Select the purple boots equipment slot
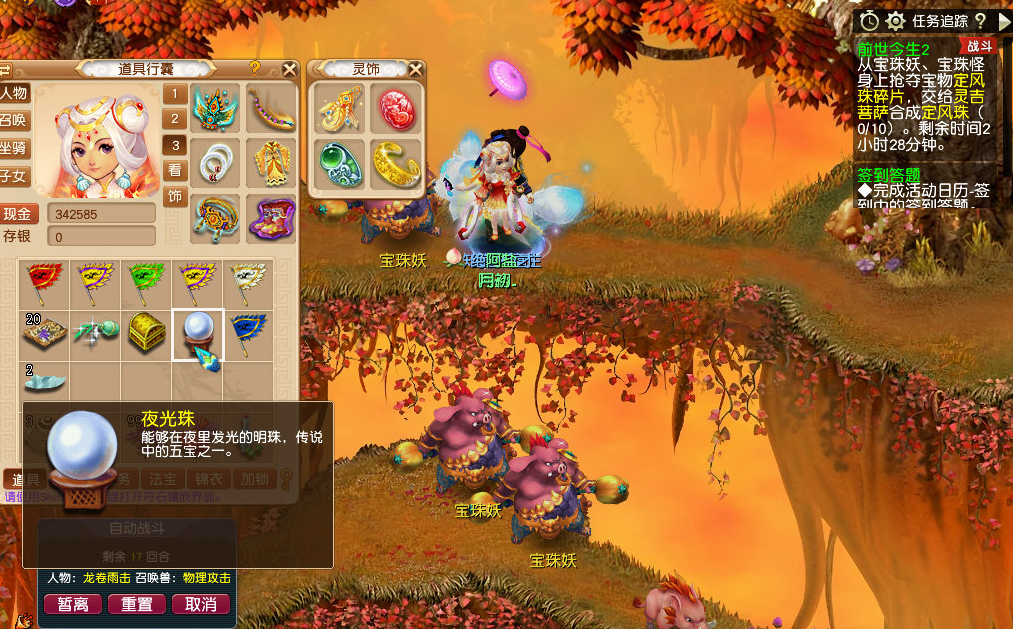 [x=270, y=219]
